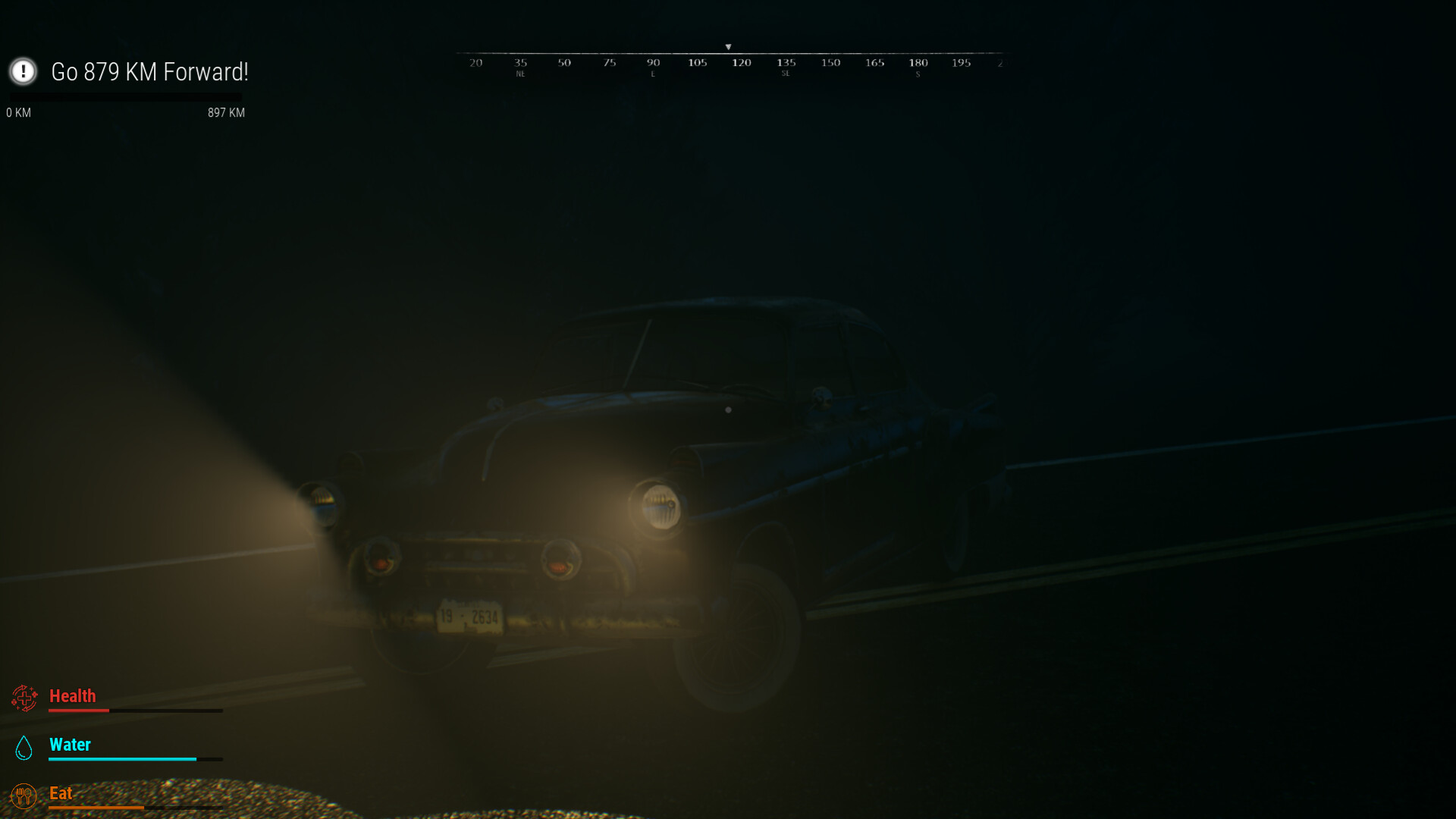Click the '0 KM' distance marker
This screenshot has width=1456, height=819.
[18, 112]
